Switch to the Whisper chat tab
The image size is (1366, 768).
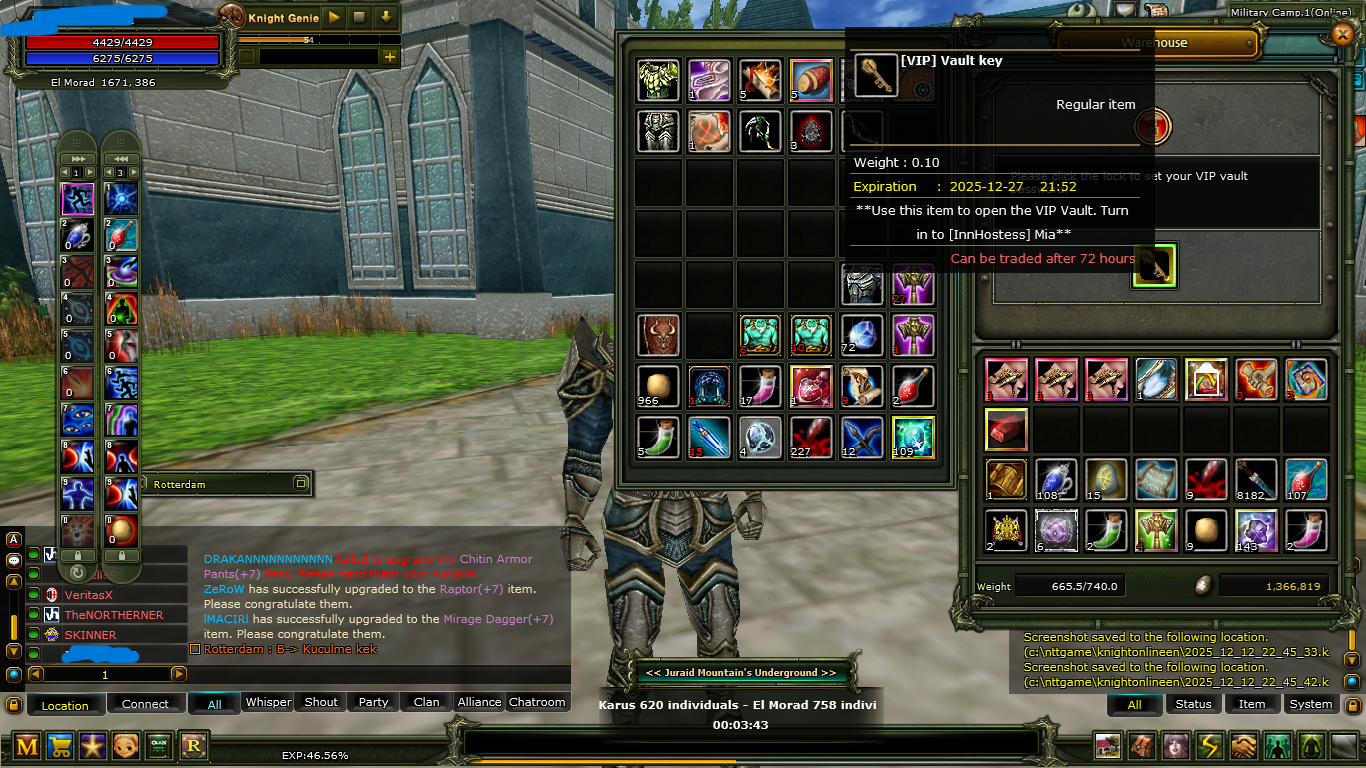click(268, 702)
